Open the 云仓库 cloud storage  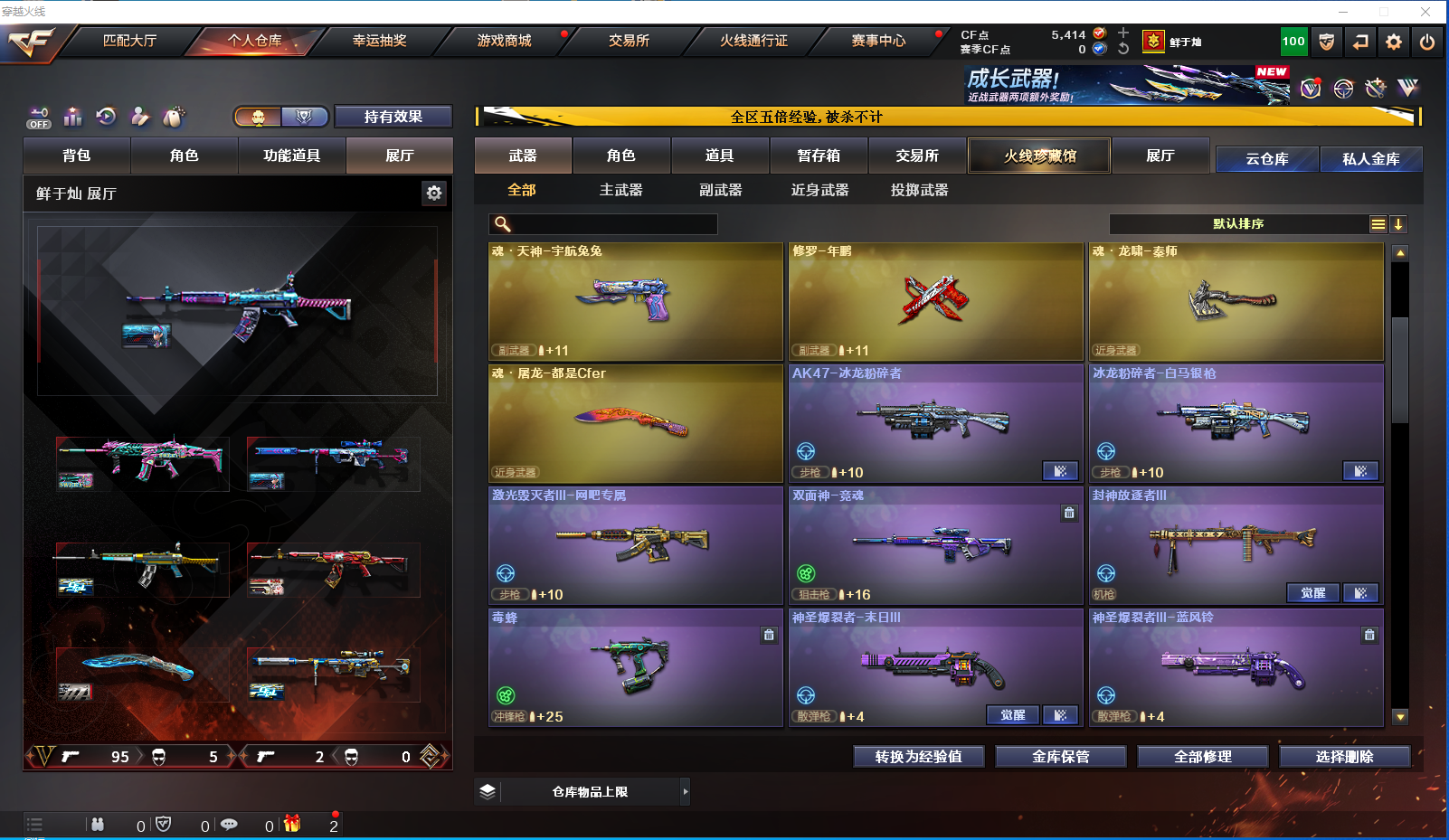pyautogui.click(x=1266, y=159)
